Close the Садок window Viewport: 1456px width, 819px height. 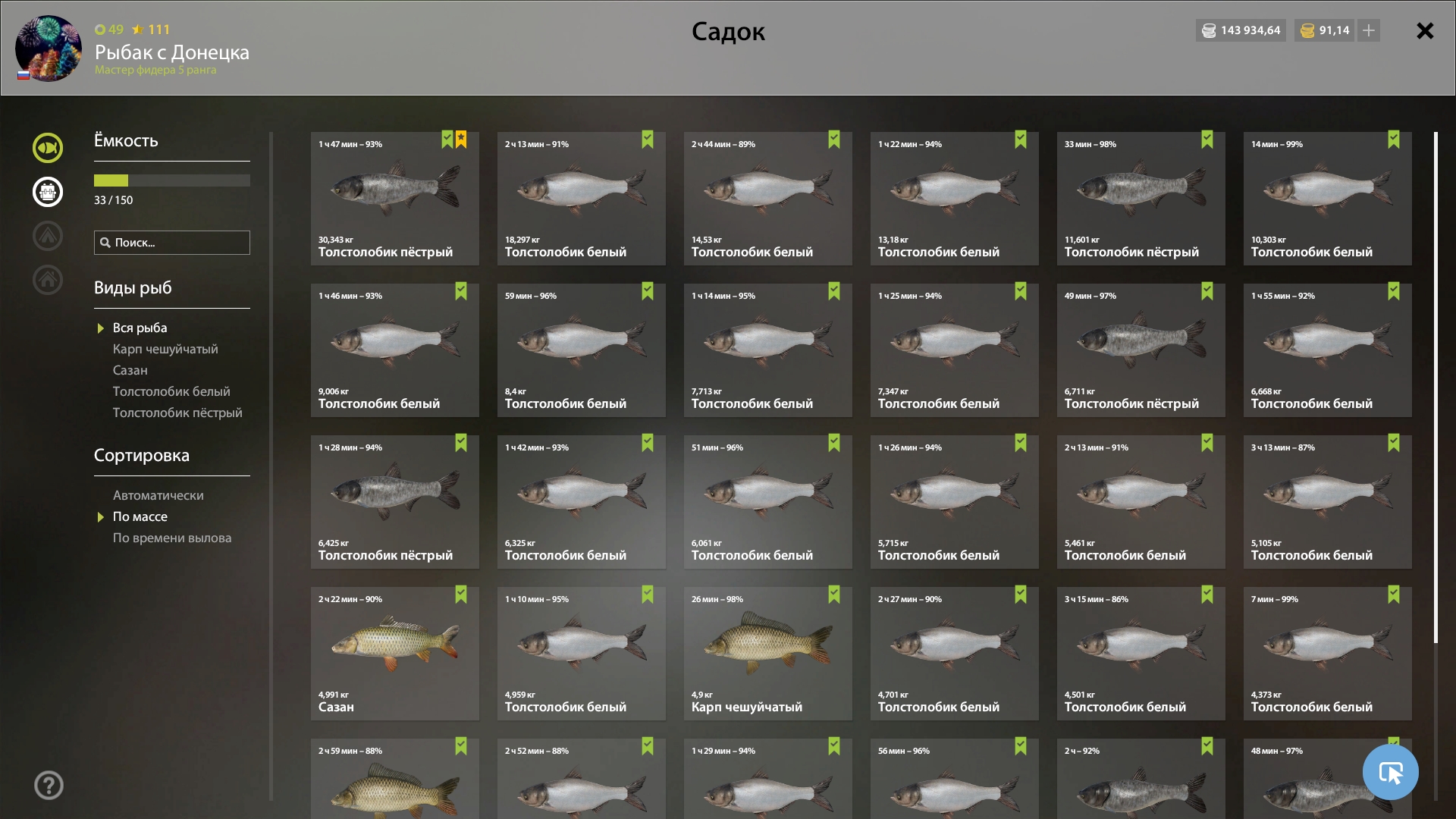point(1425,31)
